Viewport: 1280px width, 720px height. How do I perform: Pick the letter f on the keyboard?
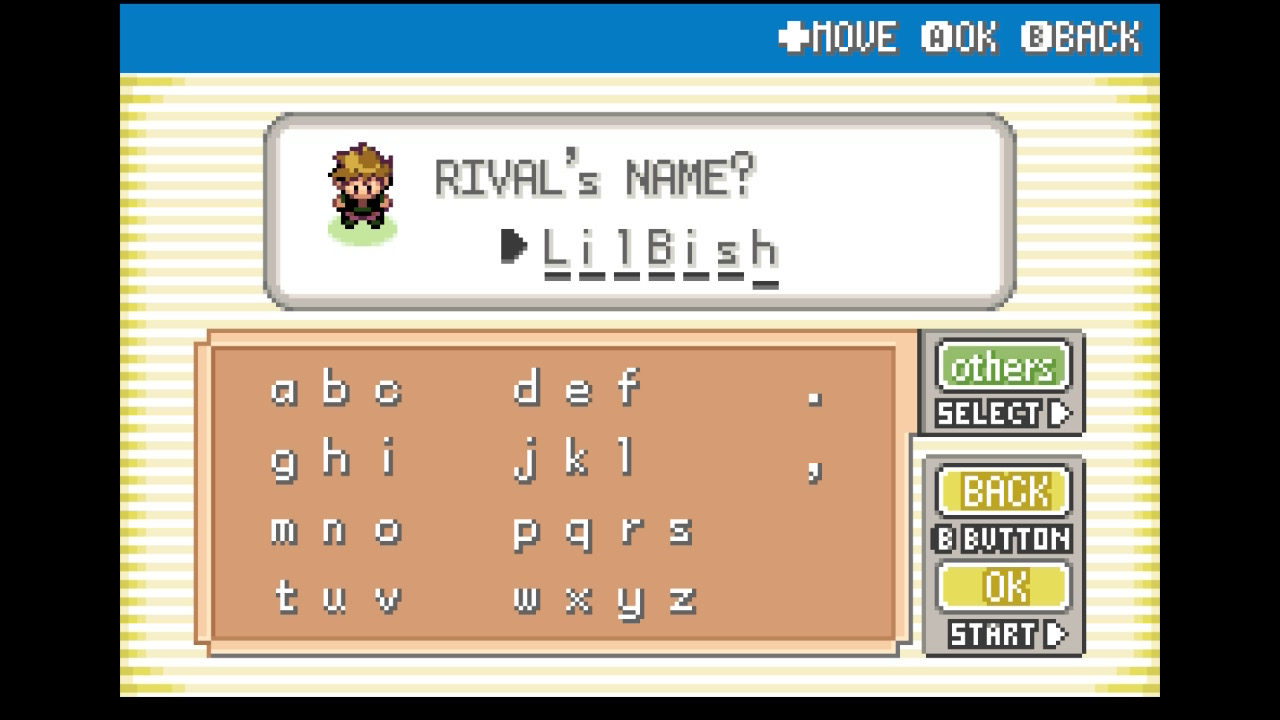tap(627, 387)
